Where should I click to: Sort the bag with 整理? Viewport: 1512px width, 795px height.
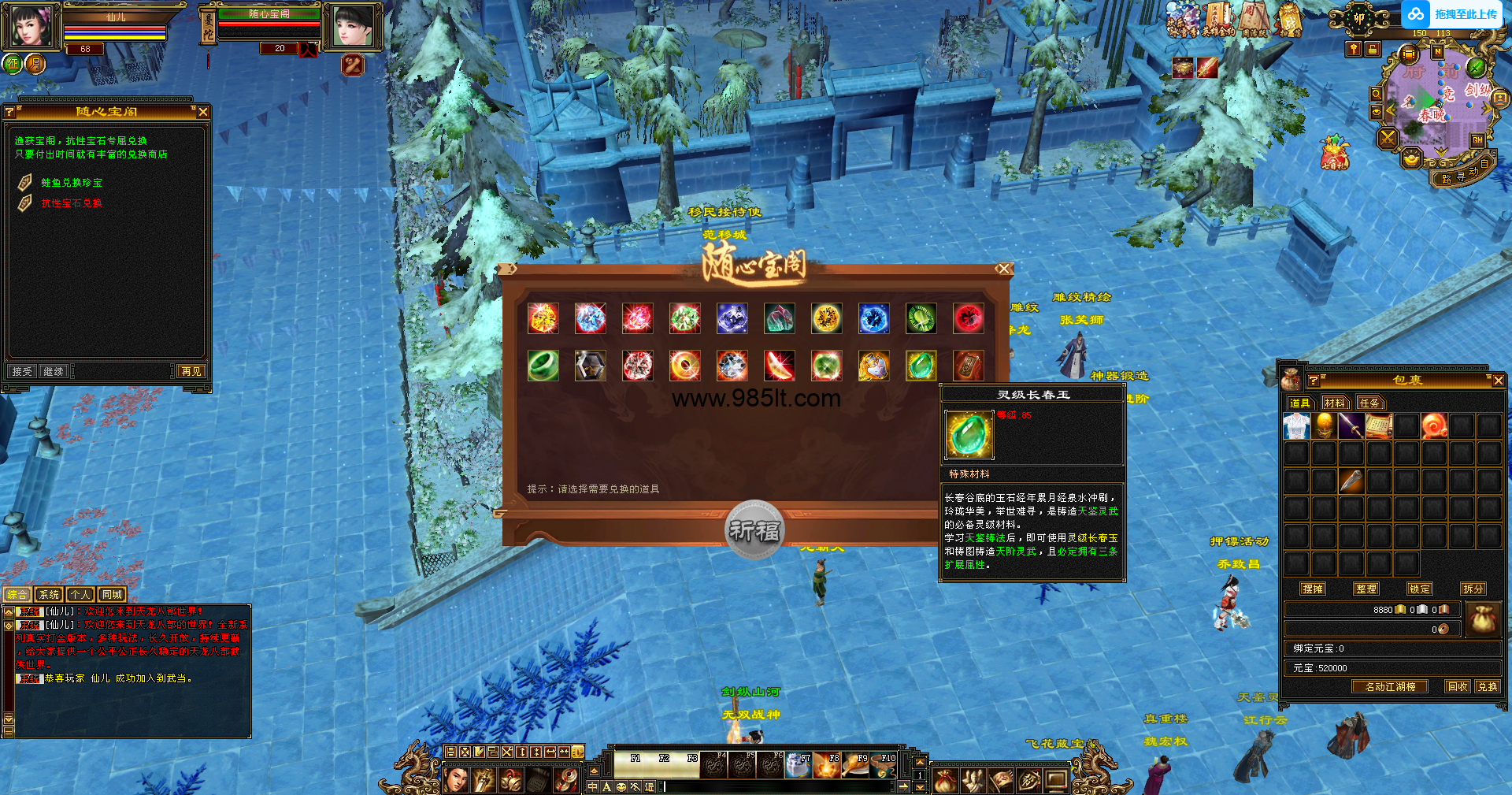coord(1366,589)
